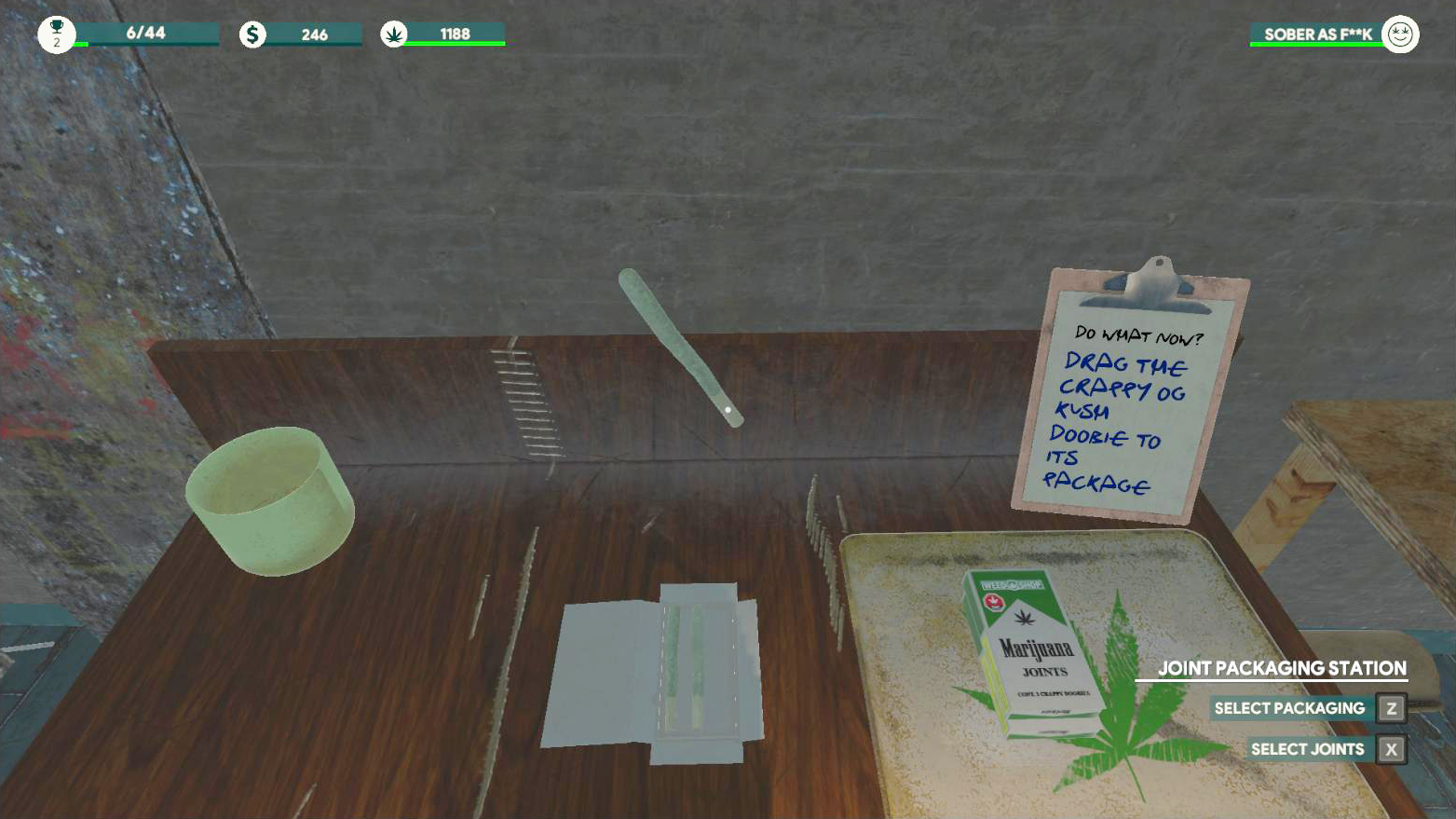Viewport: 1456px width, 819px height.
Task: Select the dollar money icon
Action: tap(252, 34)
